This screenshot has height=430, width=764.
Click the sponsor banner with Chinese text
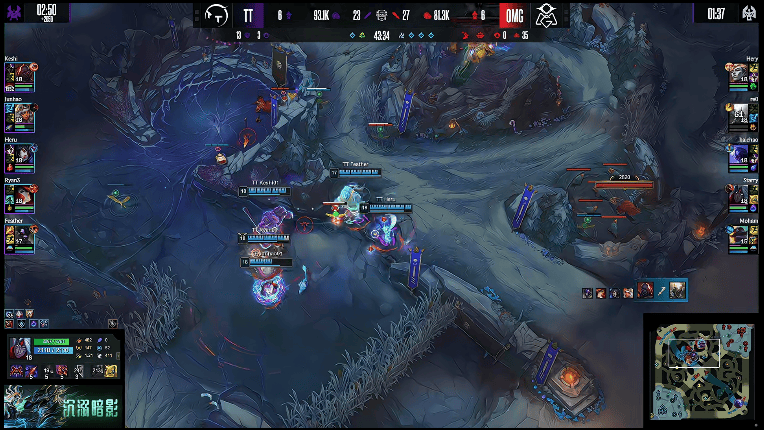point(62,407)
